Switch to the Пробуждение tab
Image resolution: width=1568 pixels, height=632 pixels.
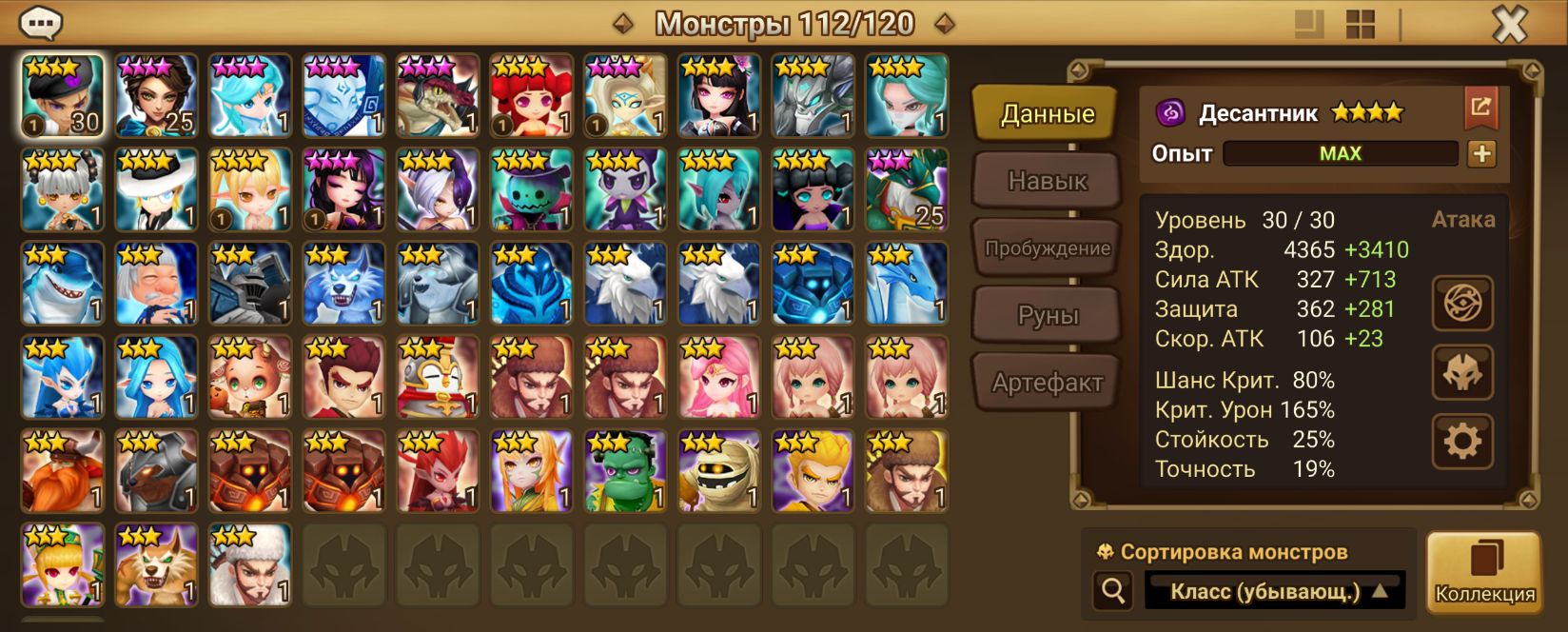(1047, 248)
